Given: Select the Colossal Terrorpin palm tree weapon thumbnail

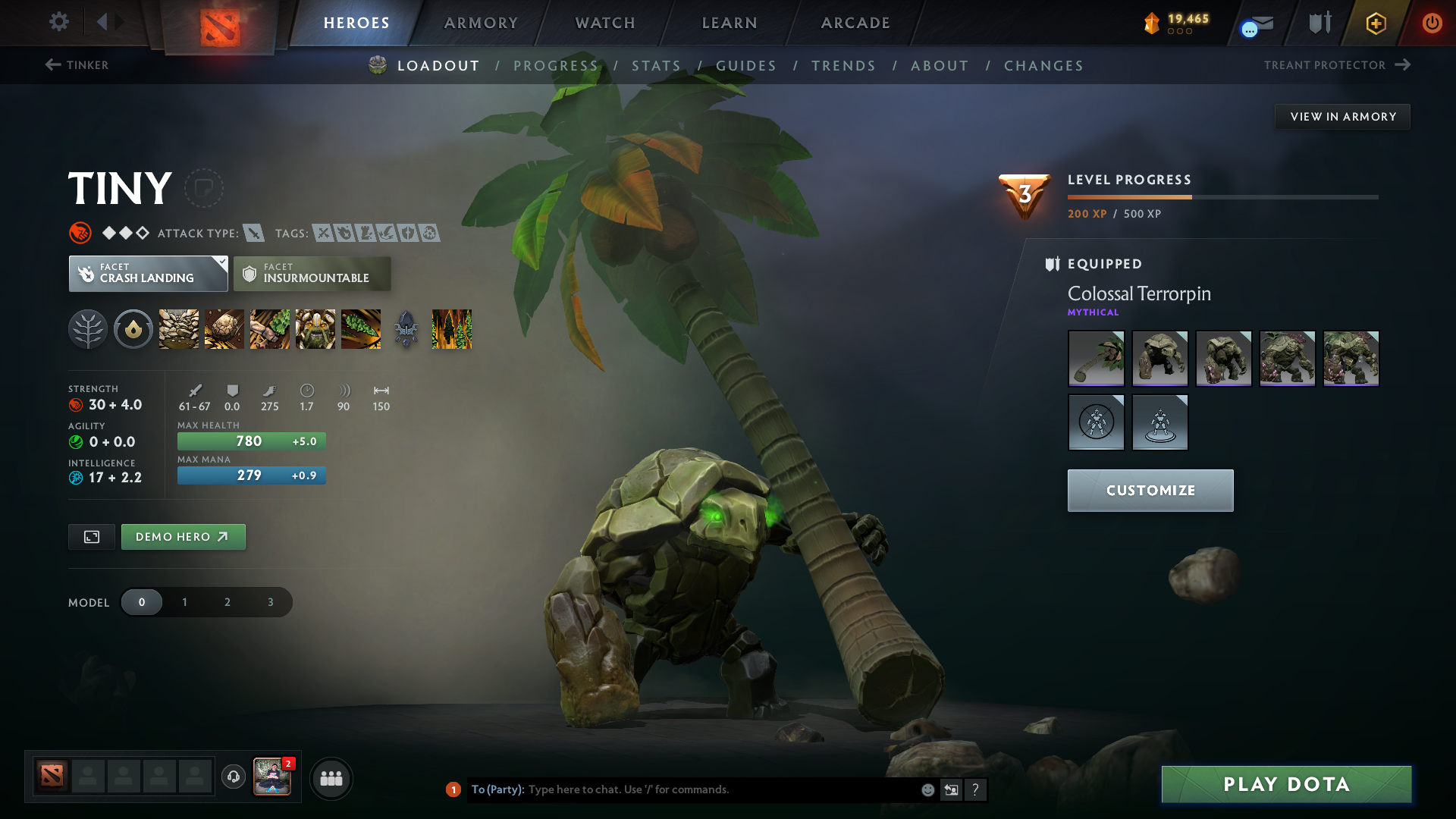Looking at the screenshot, I should coord(1096,358).
